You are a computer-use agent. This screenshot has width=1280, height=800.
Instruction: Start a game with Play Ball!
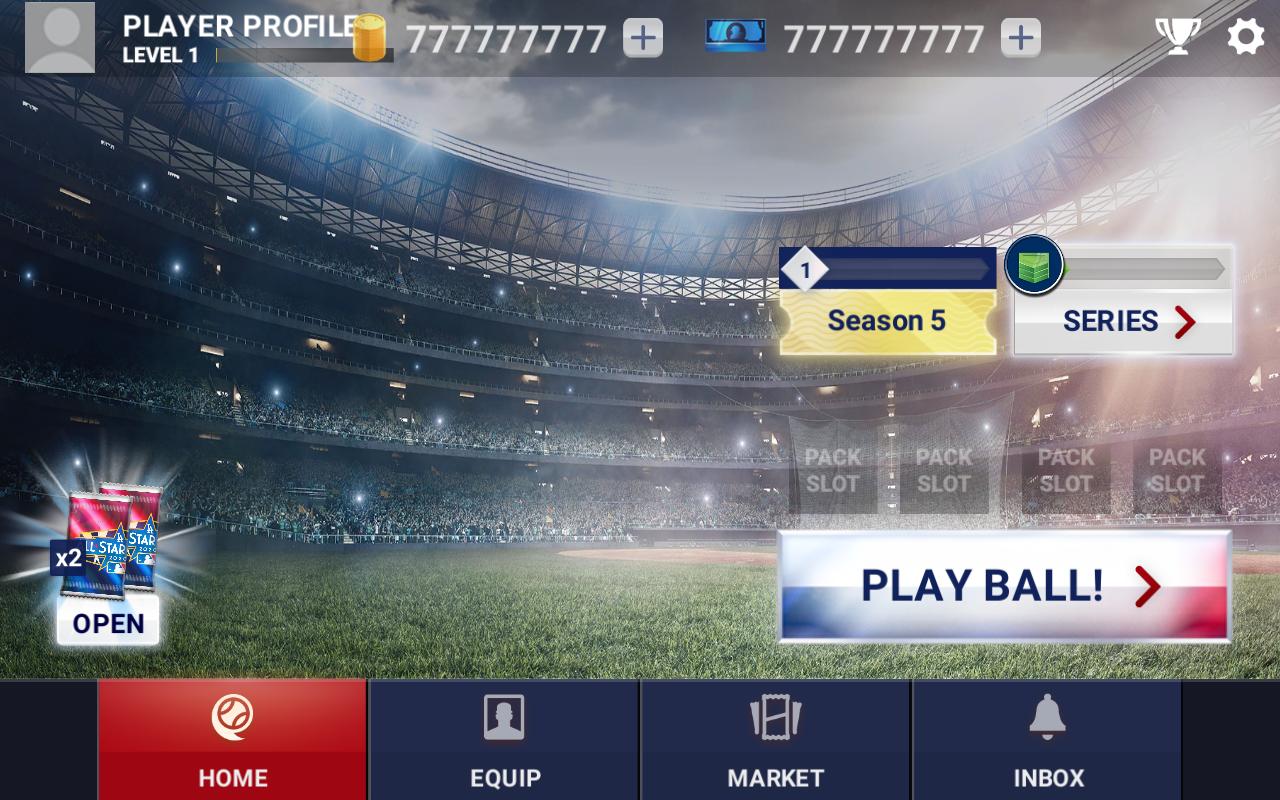click(1004, 586)
